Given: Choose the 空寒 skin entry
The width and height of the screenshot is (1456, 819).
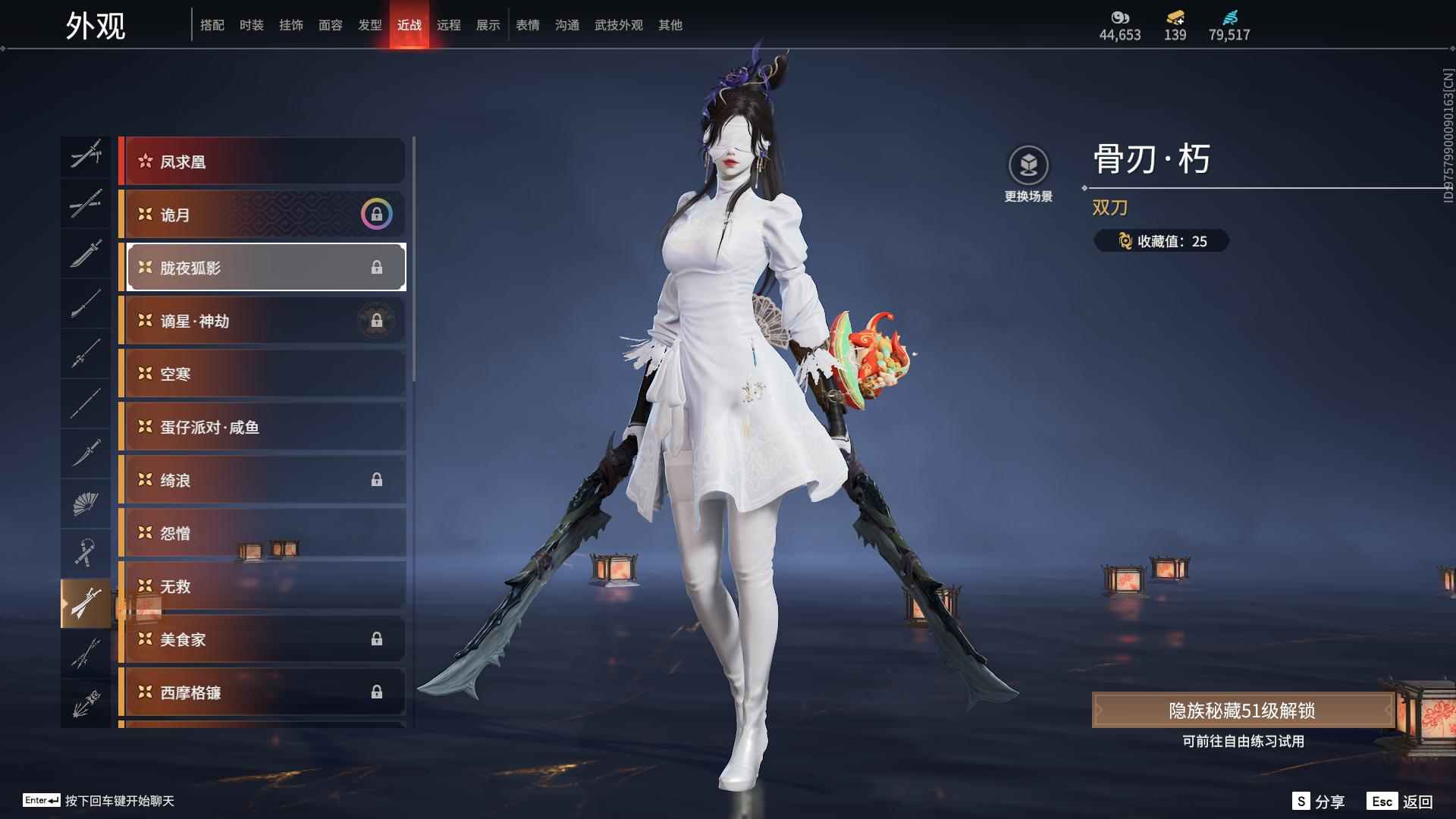Looking at the screenshot, I should click(262, 374).
